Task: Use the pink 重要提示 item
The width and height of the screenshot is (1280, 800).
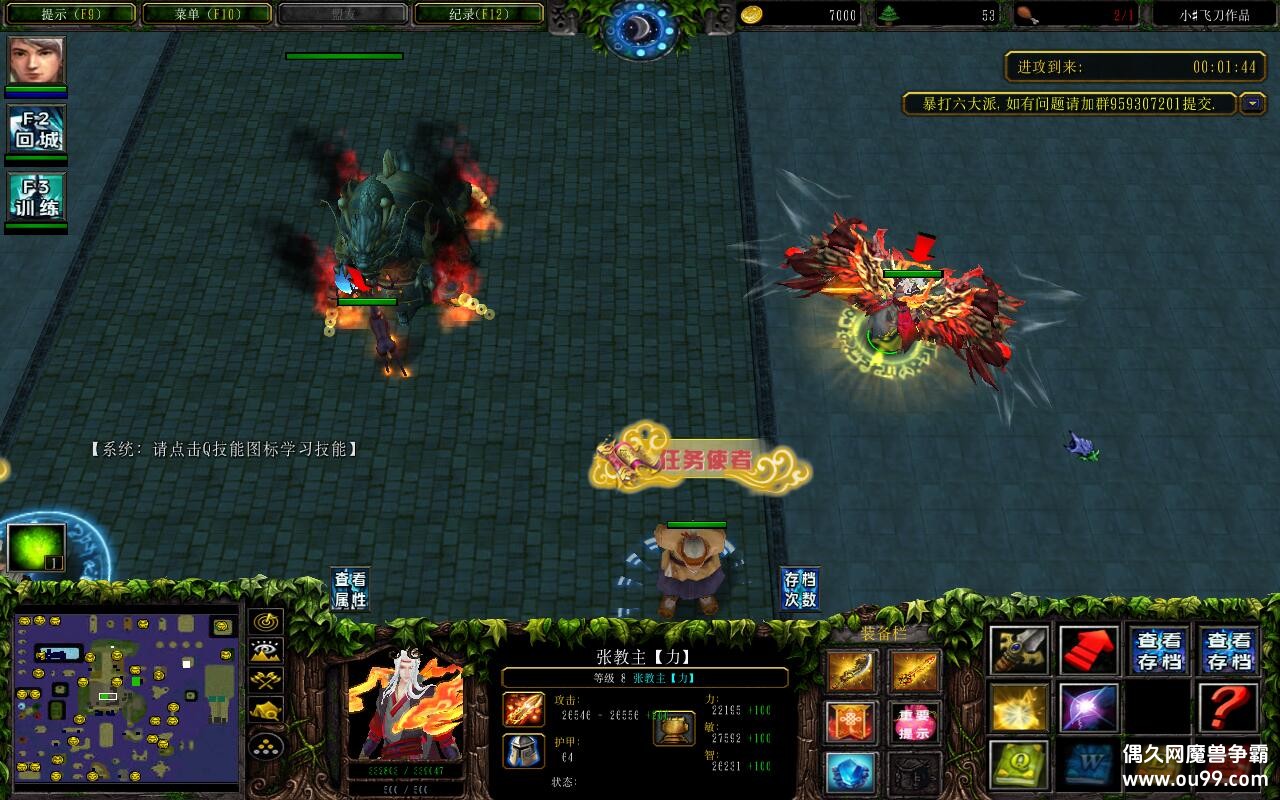Action: click(x=914, y=721)
